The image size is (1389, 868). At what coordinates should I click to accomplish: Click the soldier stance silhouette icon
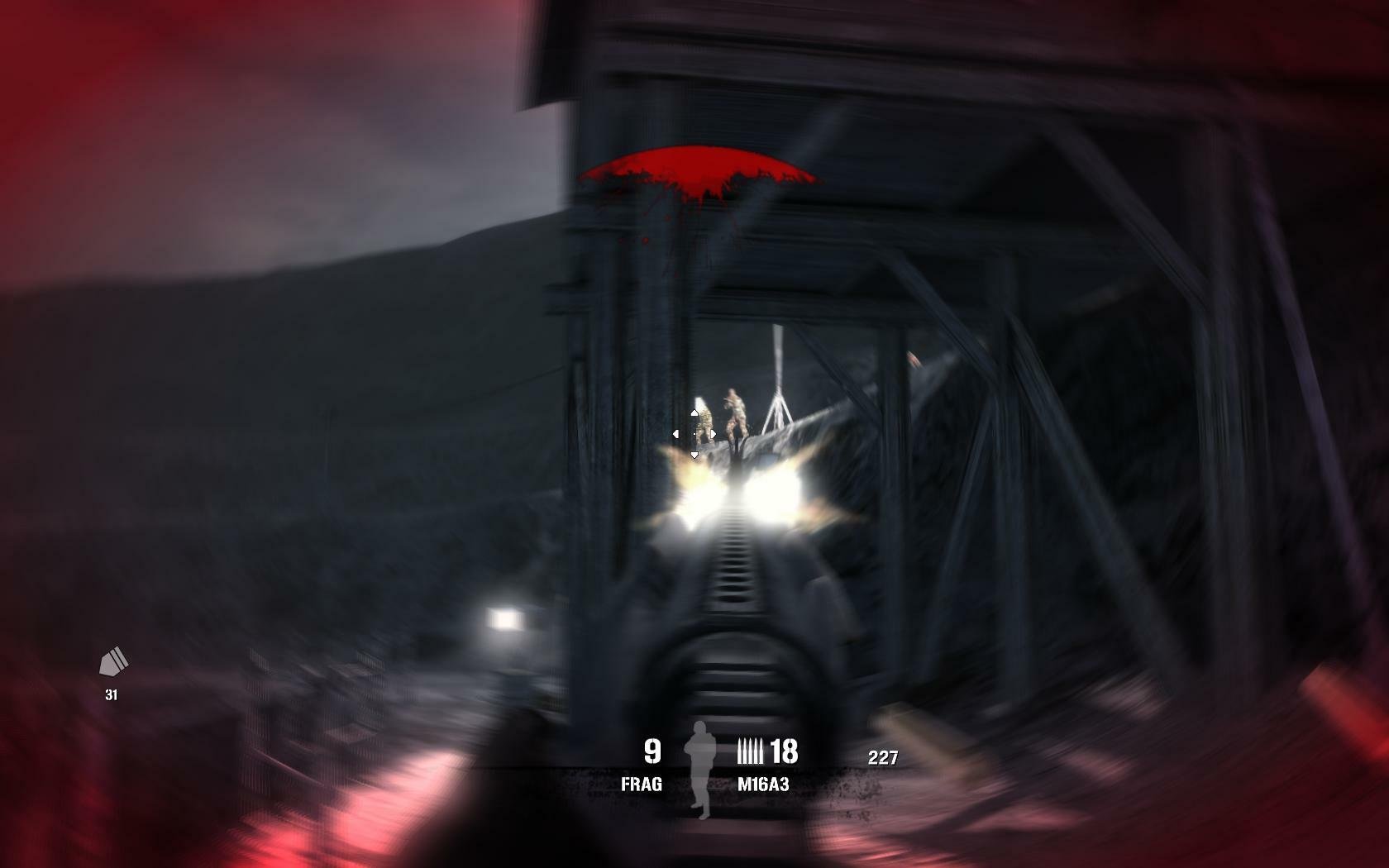click(700, 769)
